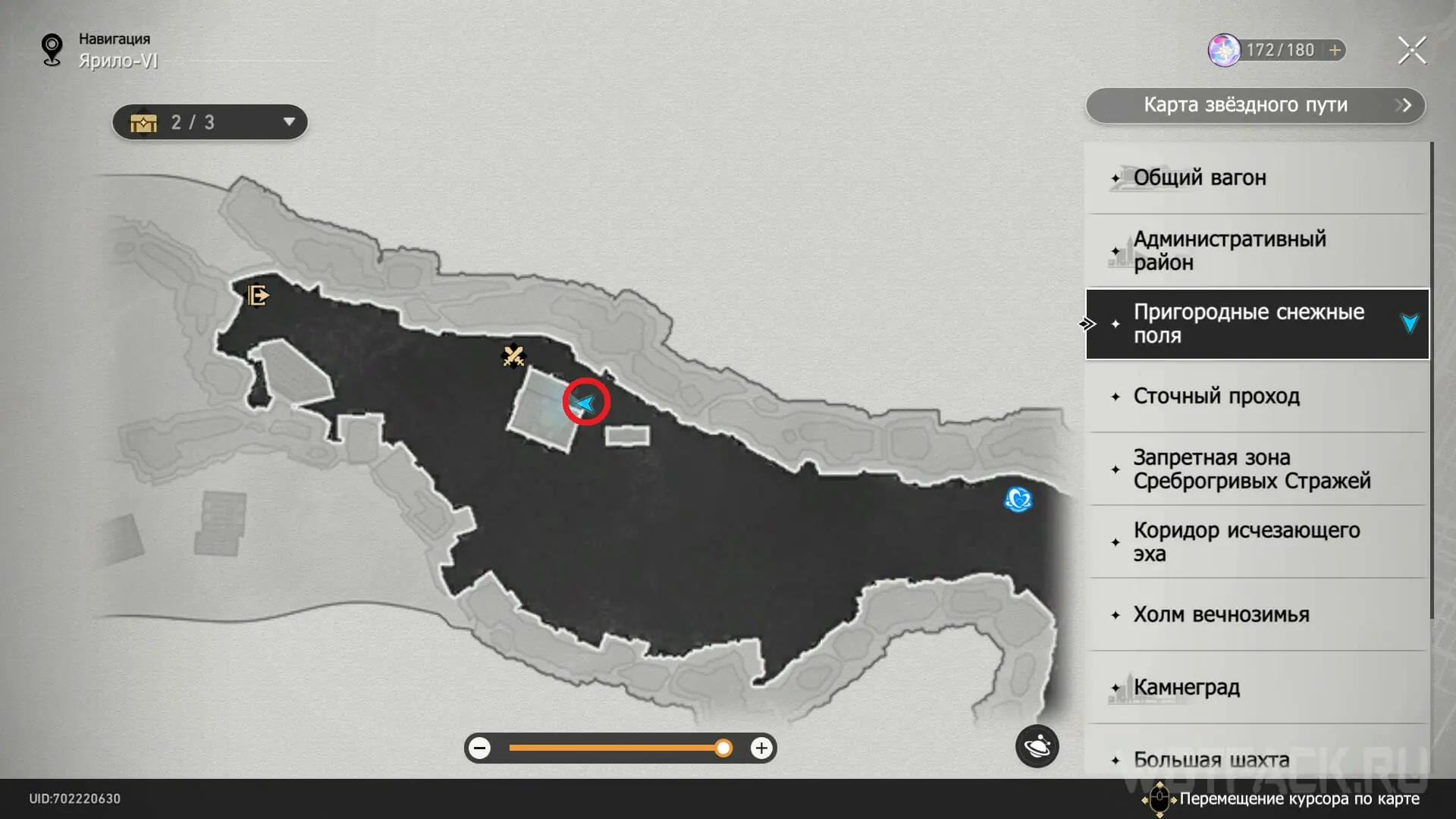This screenshot has width=1456, height=819.
Task: Open the planet selection button
Action: click(1037, 747)
